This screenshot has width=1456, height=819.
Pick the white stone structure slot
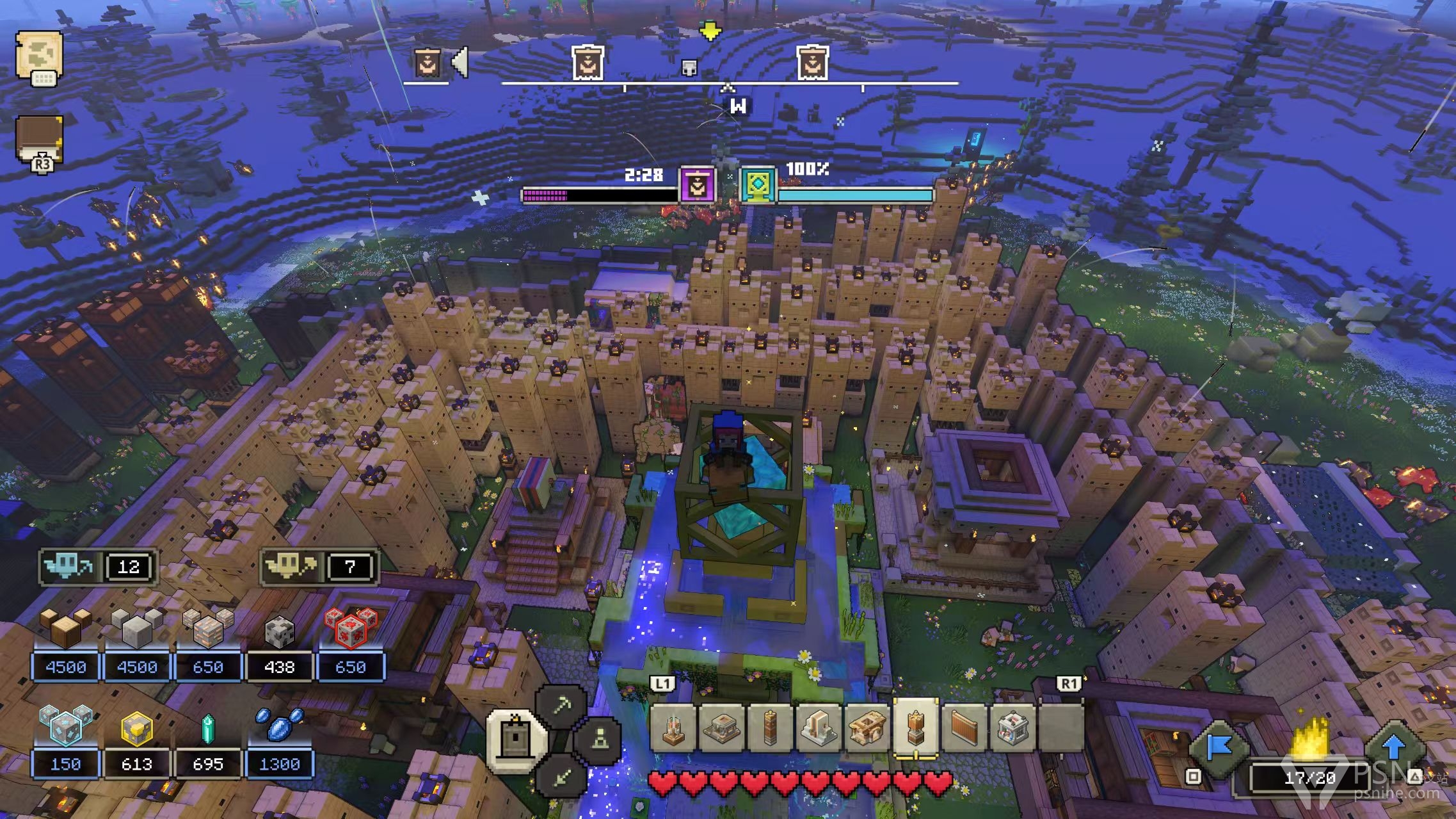[x=819, y=727]
